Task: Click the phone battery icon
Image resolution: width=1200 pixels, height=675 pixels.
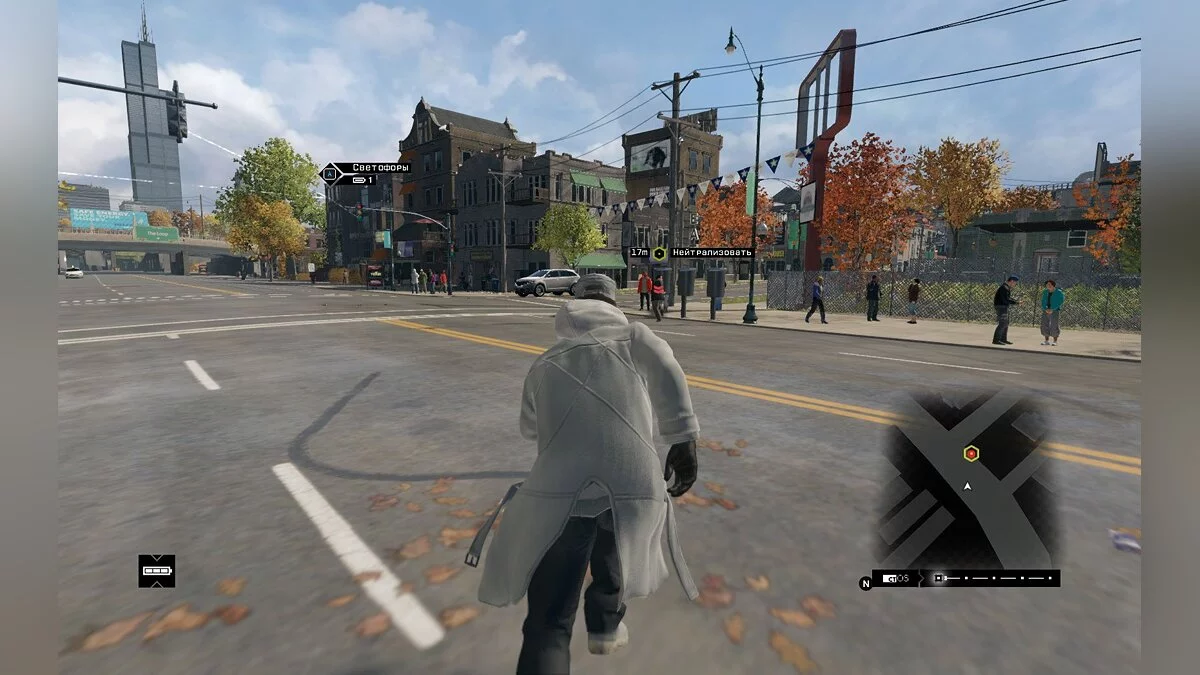Action: [x=156, y=571]
